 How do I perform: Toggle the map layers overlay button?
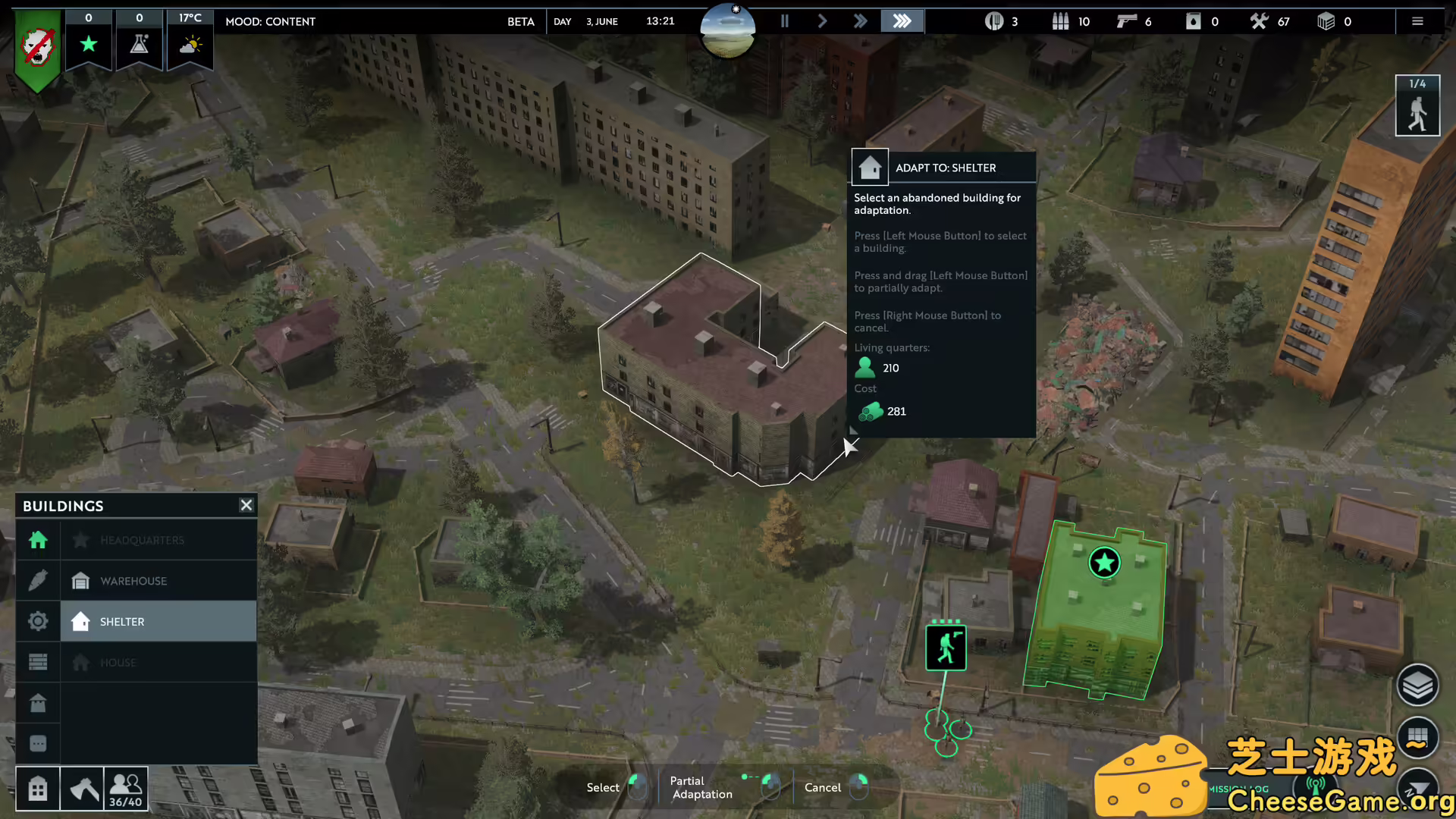tap(1417, 686)
